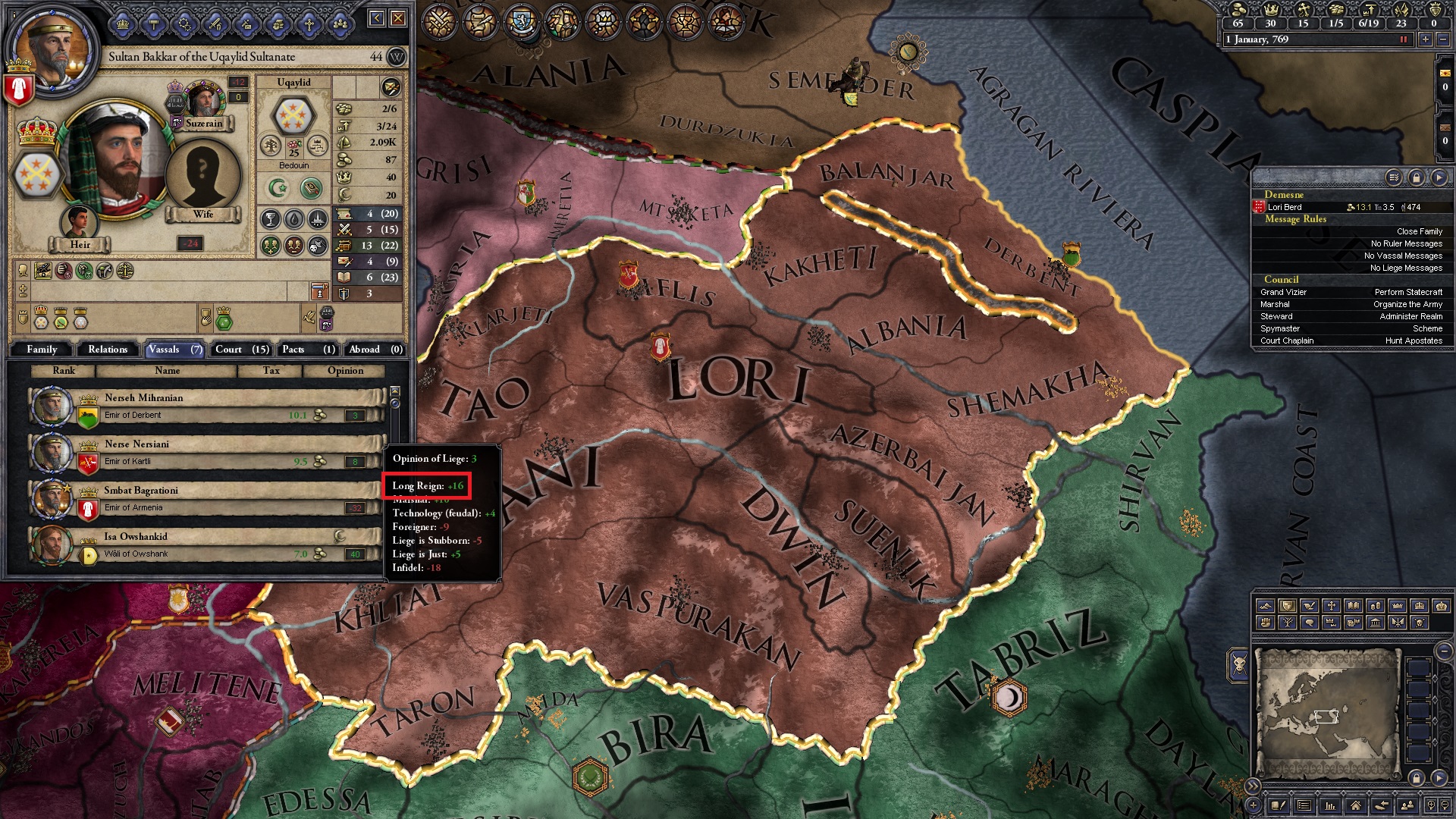1456x819 pixels.
Task: Select the economy map mode coins icon
Action: pos(1375,606)
